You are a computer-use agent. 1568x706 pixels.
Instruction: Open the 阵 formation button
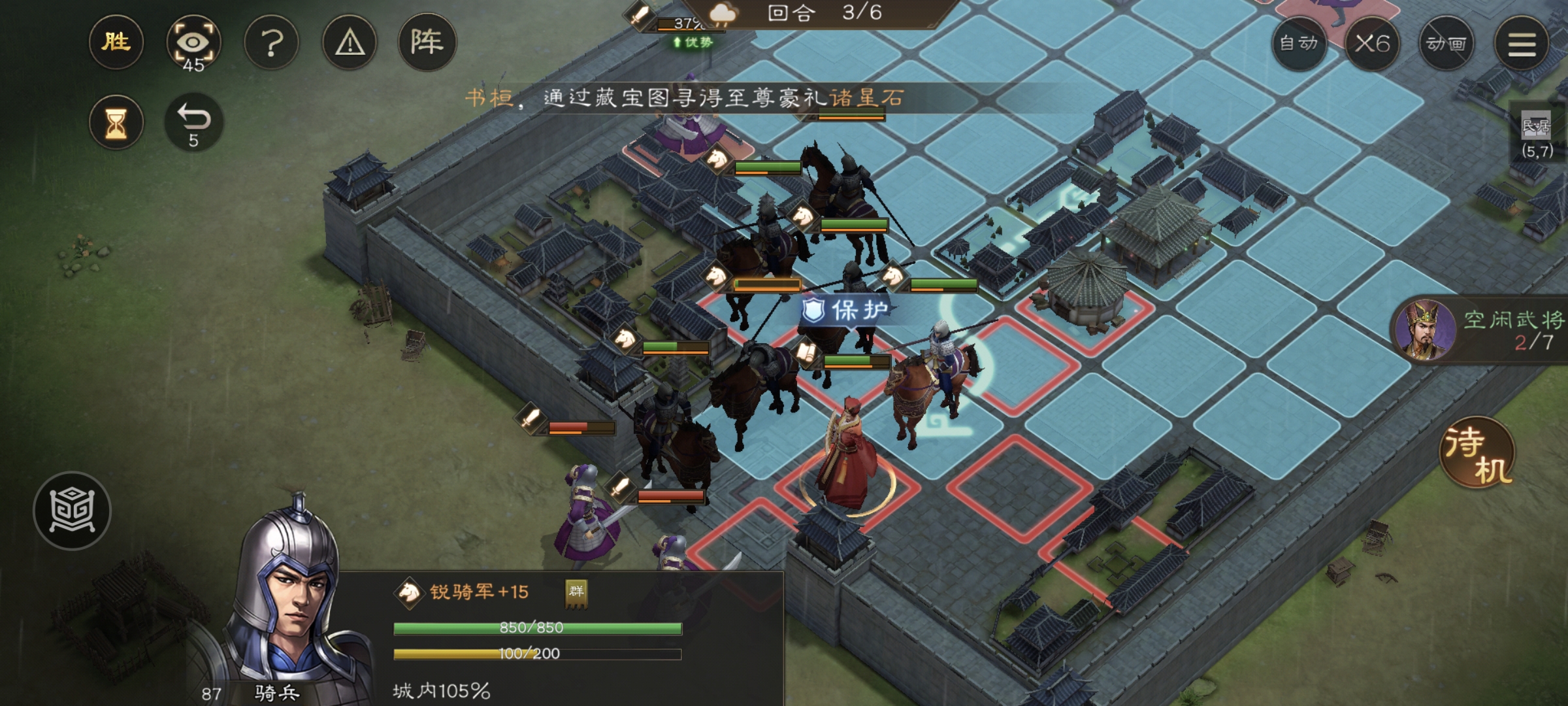coord(427,42)
